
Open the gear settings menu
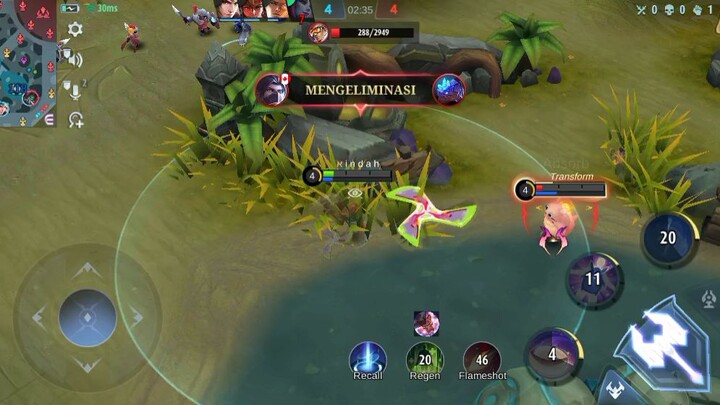click(75, 30)
